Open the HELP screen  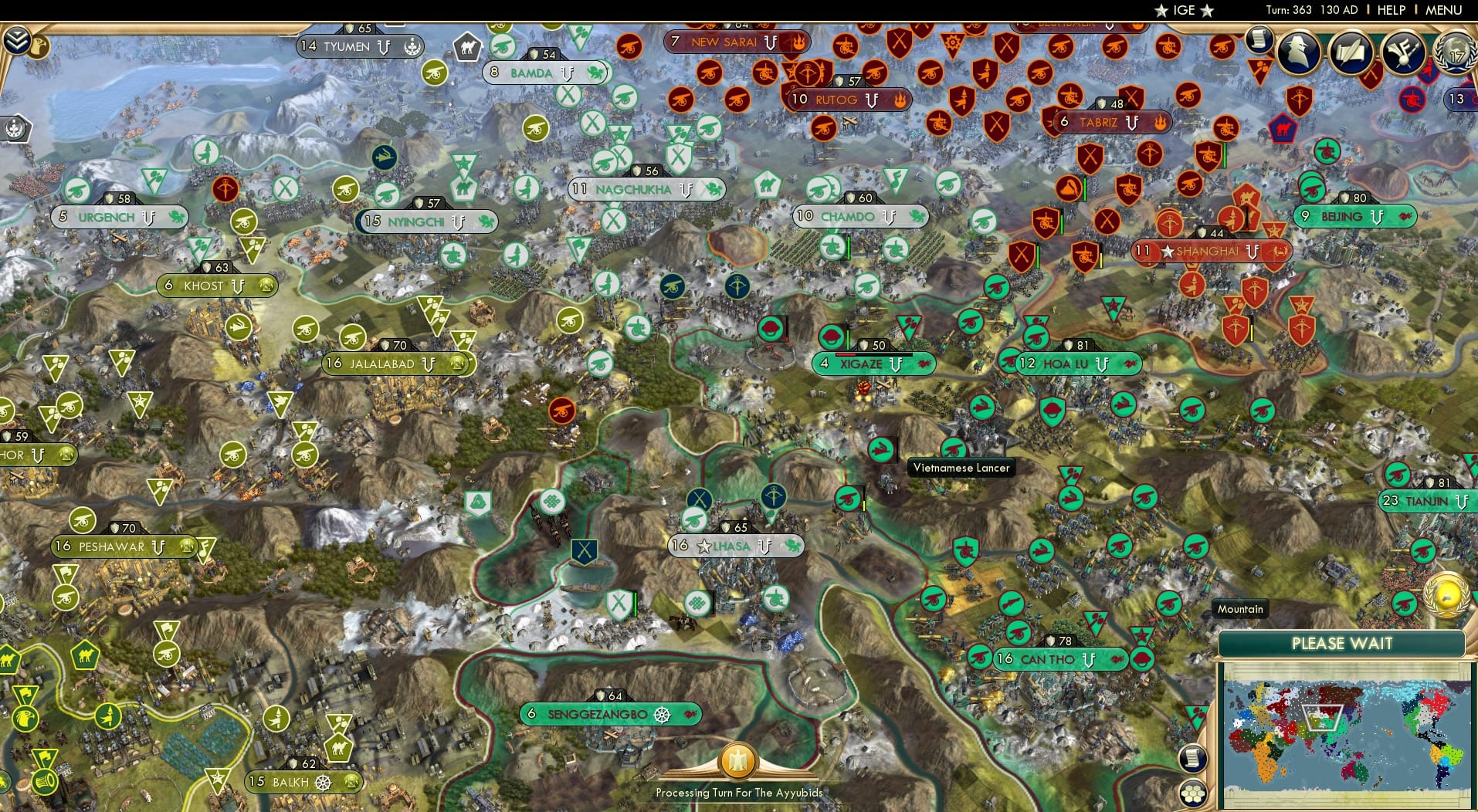tap(1389, 10)
